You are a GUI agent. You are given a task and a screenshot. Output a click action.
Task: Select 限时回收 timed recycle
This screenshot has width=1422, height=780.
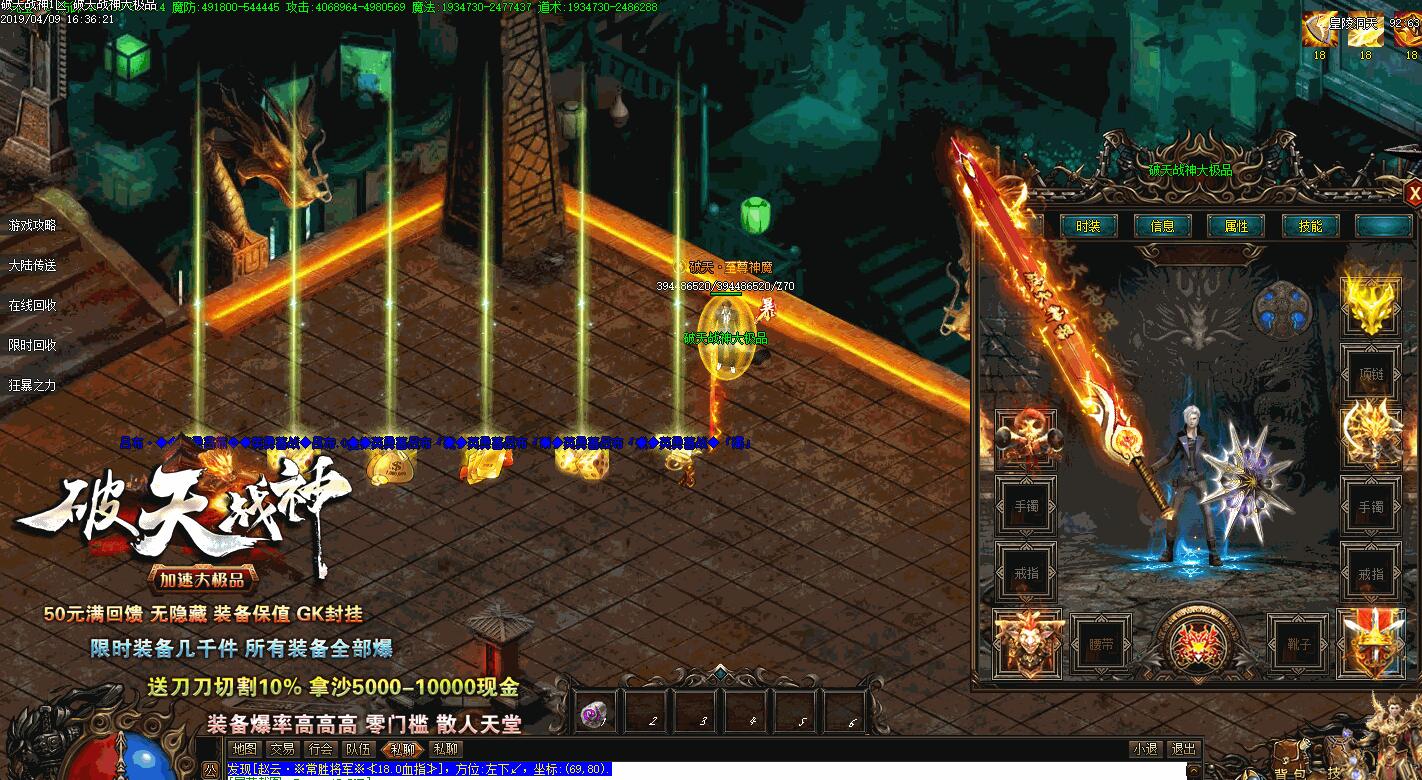[x=33, y=345]
